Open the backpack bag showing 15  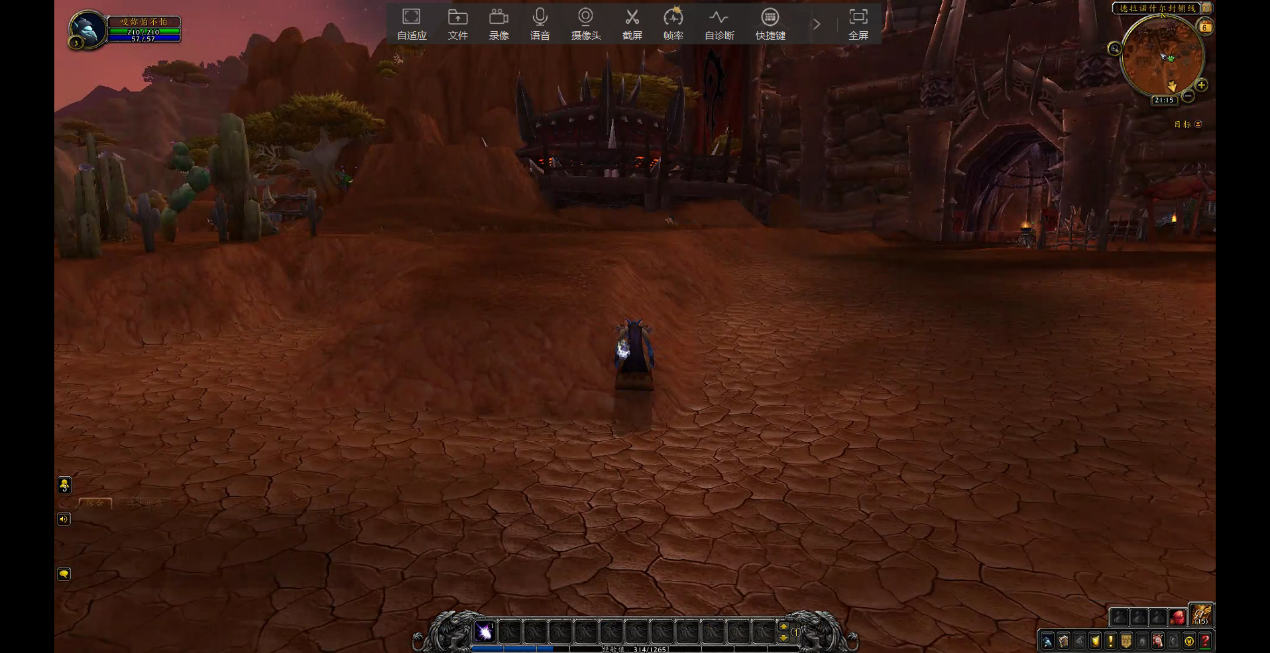(1201, 617)
